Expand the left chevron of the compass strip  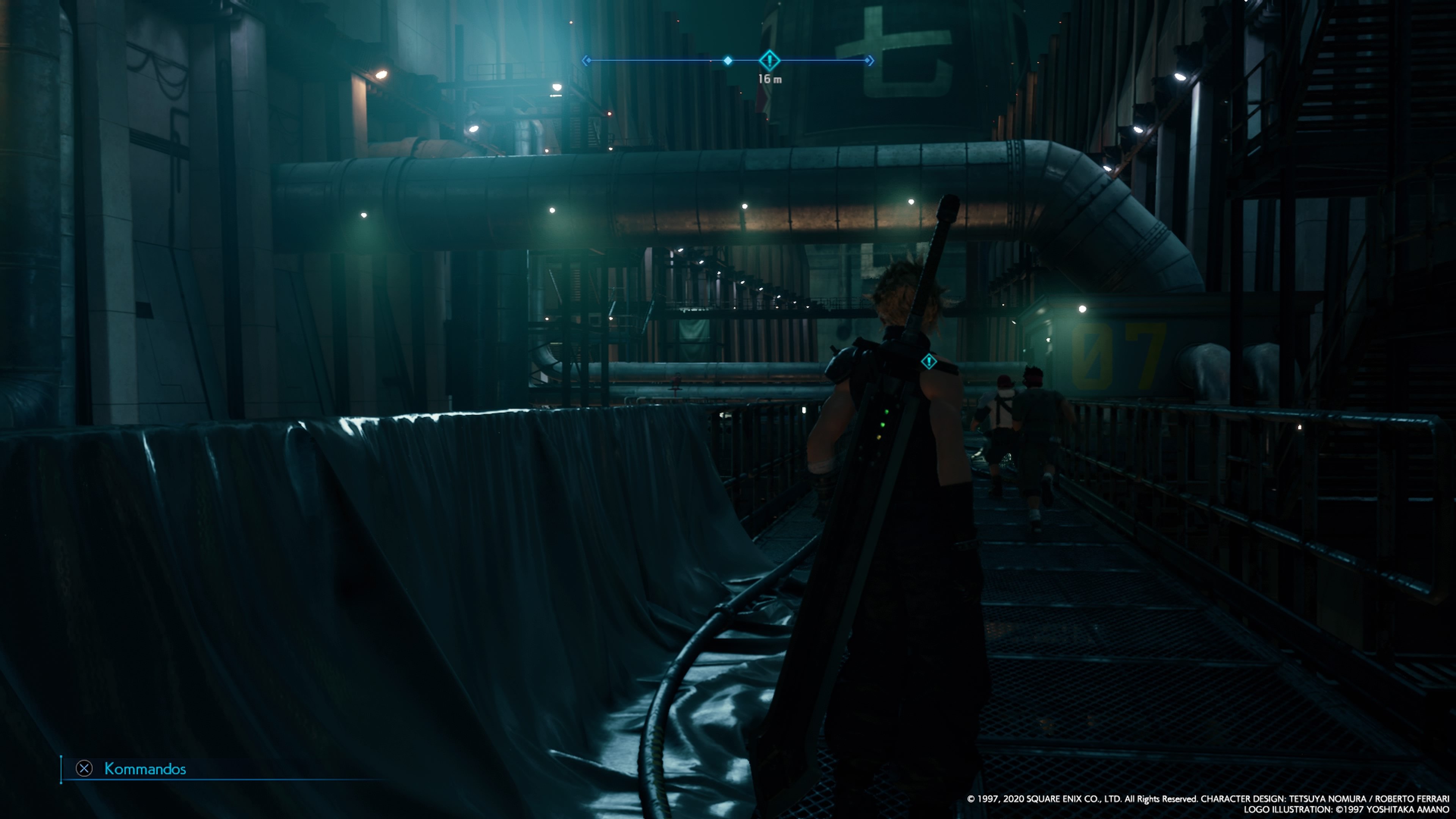585,60
